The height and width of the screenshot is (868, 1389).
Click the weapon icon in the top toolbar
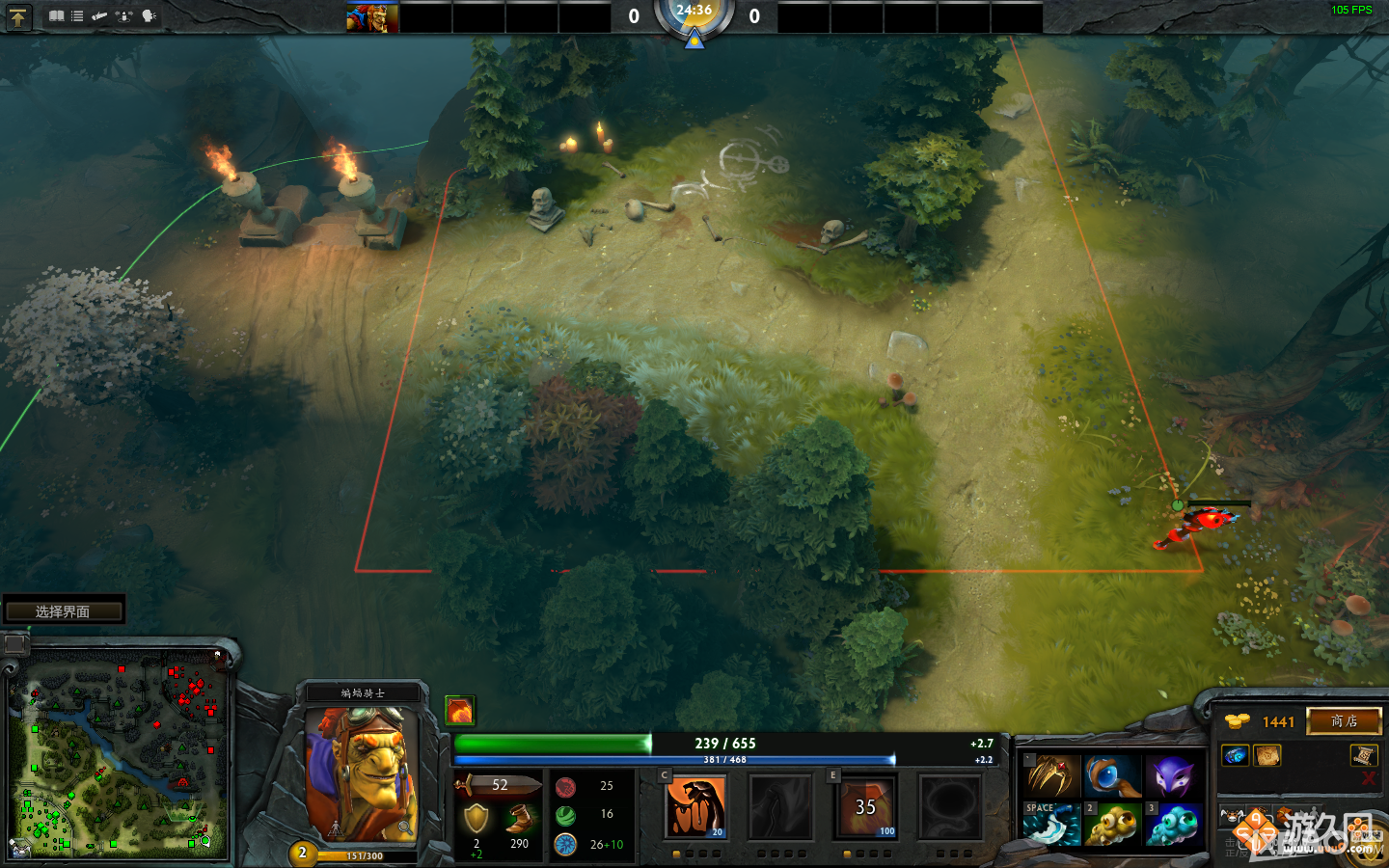99,15
